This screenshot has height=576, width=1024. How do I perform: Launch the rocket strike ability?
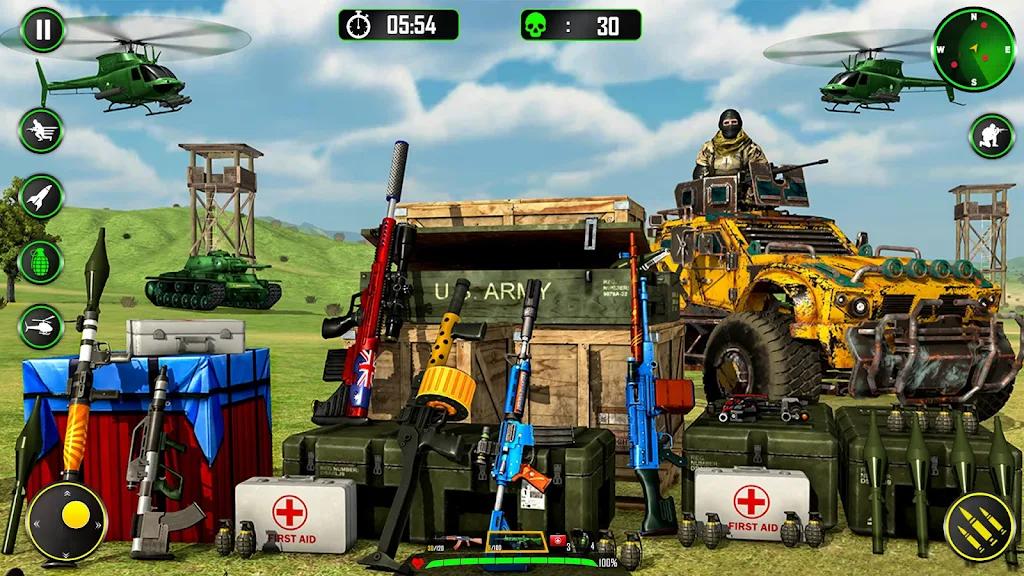coord(41,196)
